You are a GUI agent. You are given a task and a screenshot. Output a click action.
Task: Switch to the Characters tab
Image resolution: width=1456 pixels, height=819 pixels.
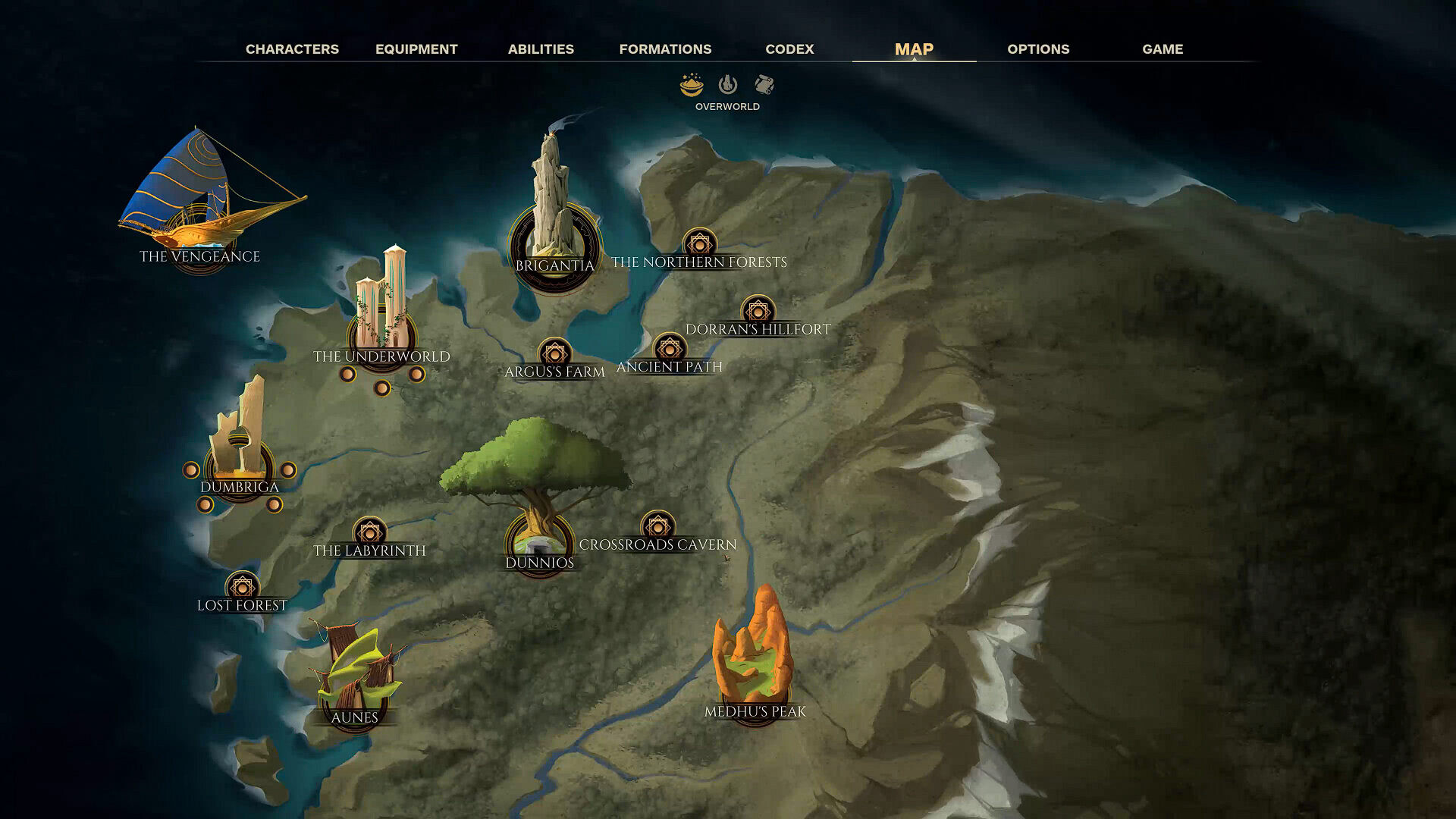[x=292, y=49]
